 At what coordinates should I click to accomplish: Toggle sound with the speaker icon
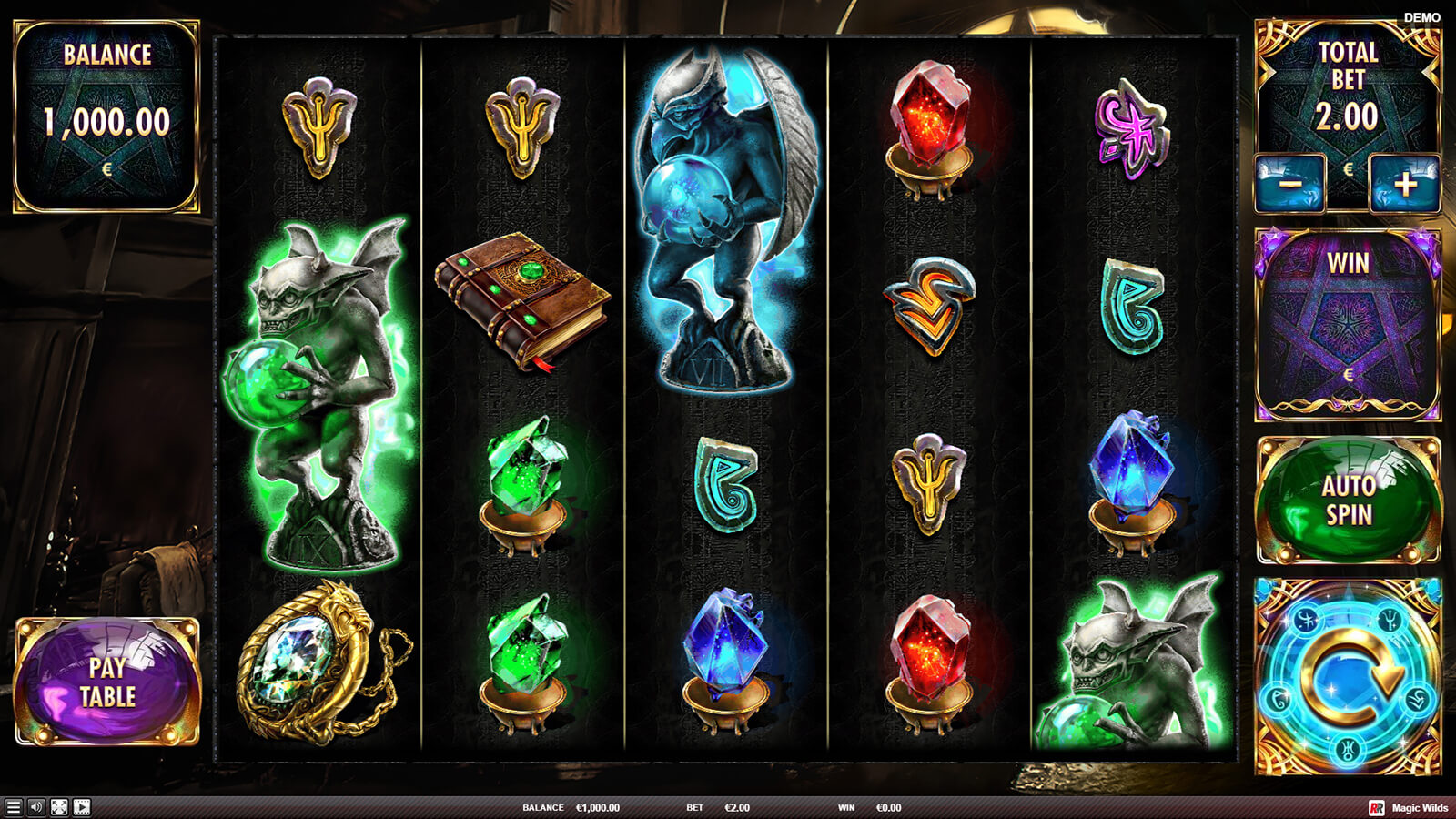point(36,807)
